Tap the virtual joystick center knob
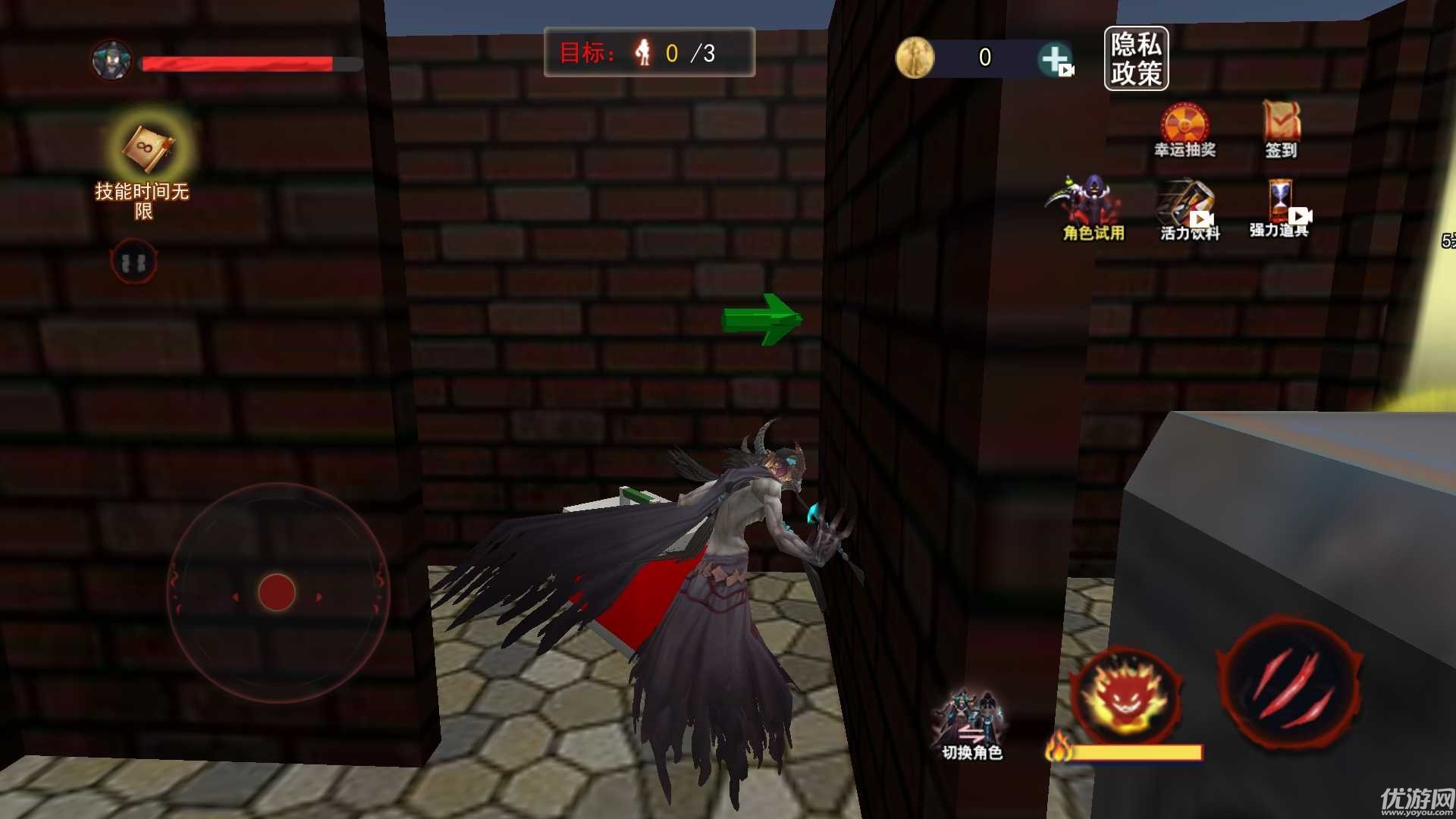Screen dimensions: 1456x819 (x=277, y=592)
